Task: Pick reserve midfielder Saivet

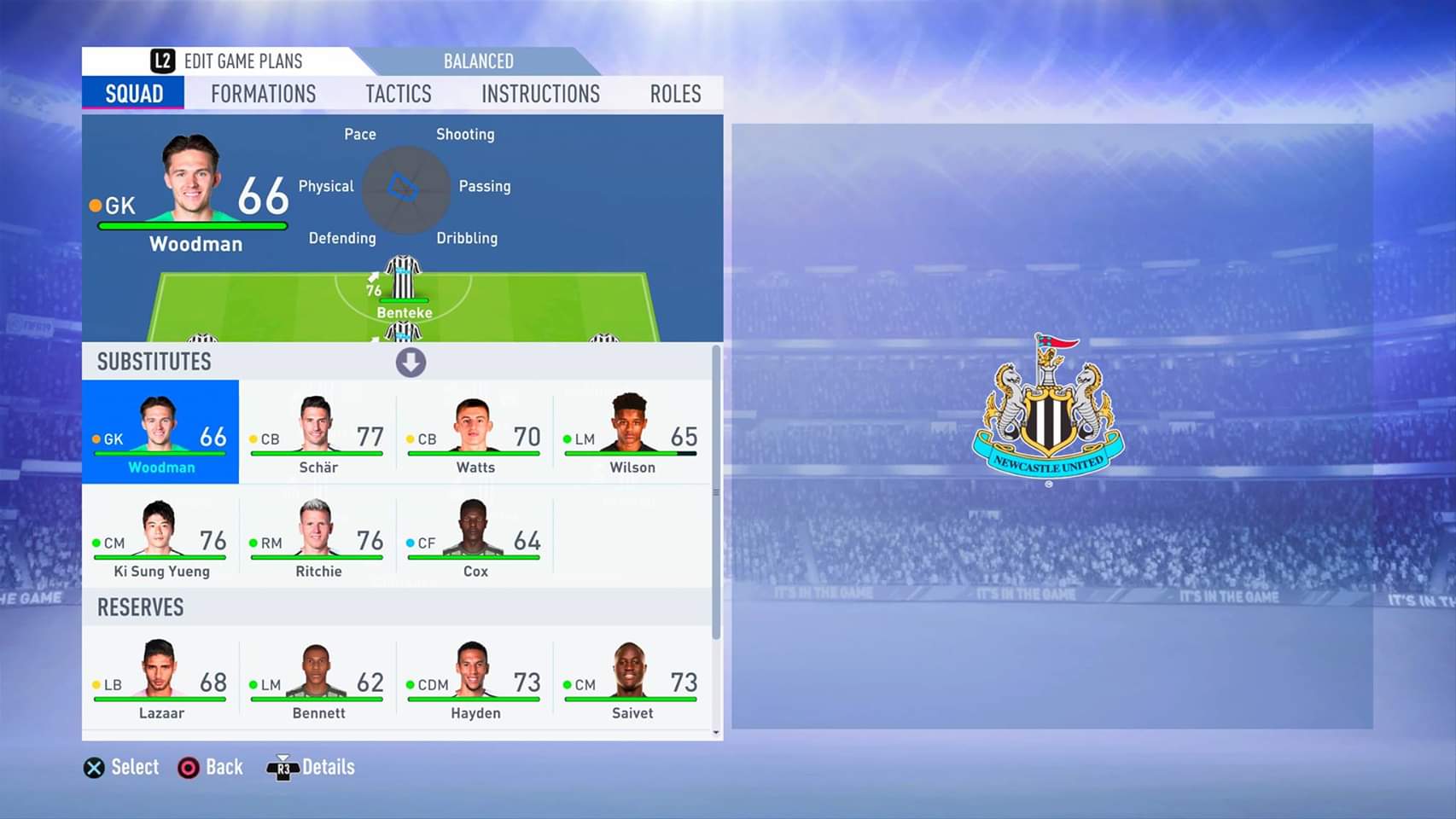Action: (x=632, y=679)
